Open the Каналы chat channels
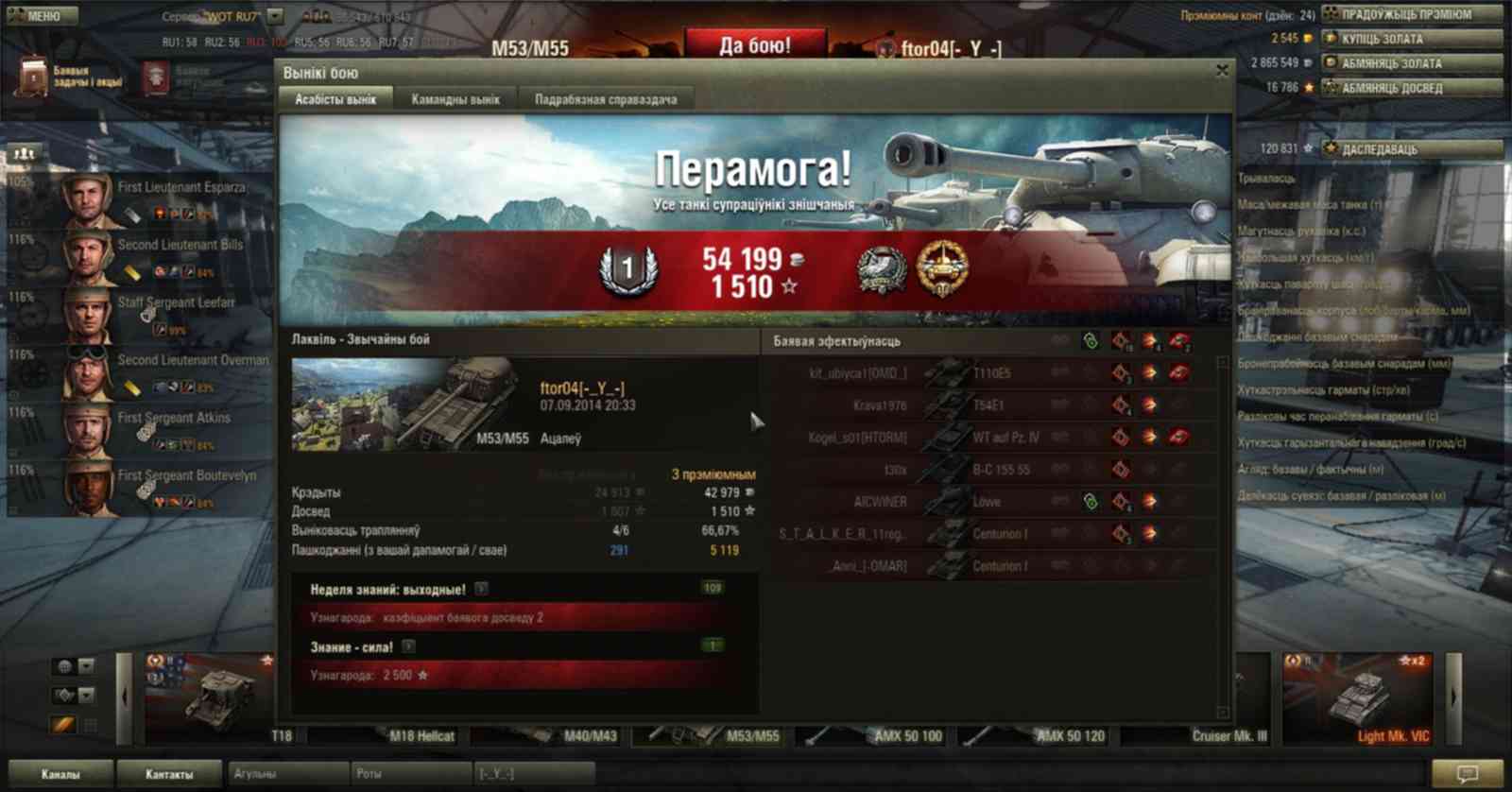1512x792 pixels. coord(60,774)
